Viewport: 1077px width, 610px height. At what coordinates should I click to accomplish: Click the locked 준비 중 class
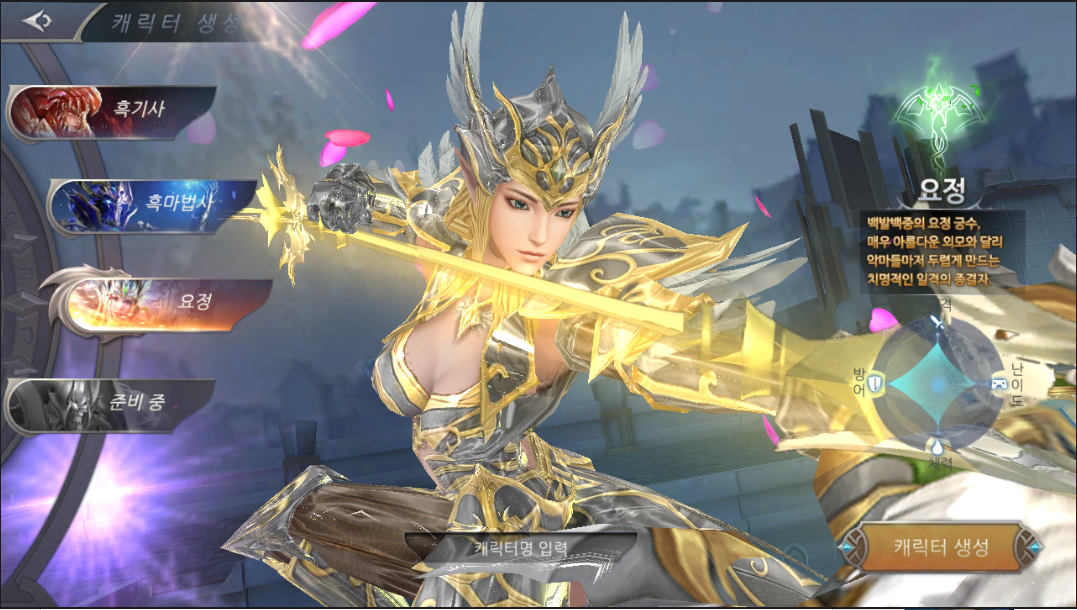[112, 406]
